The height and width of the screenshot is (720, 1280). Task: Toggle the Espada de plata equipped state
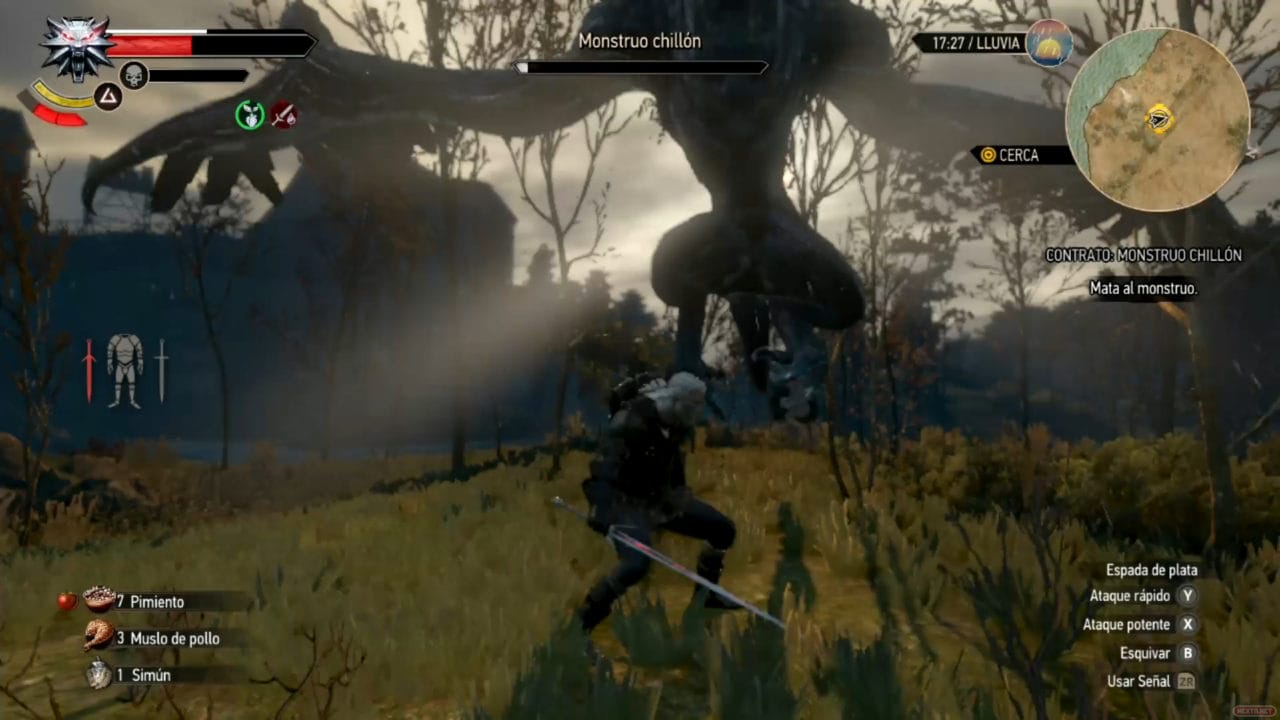click(x=1151, y=570)
